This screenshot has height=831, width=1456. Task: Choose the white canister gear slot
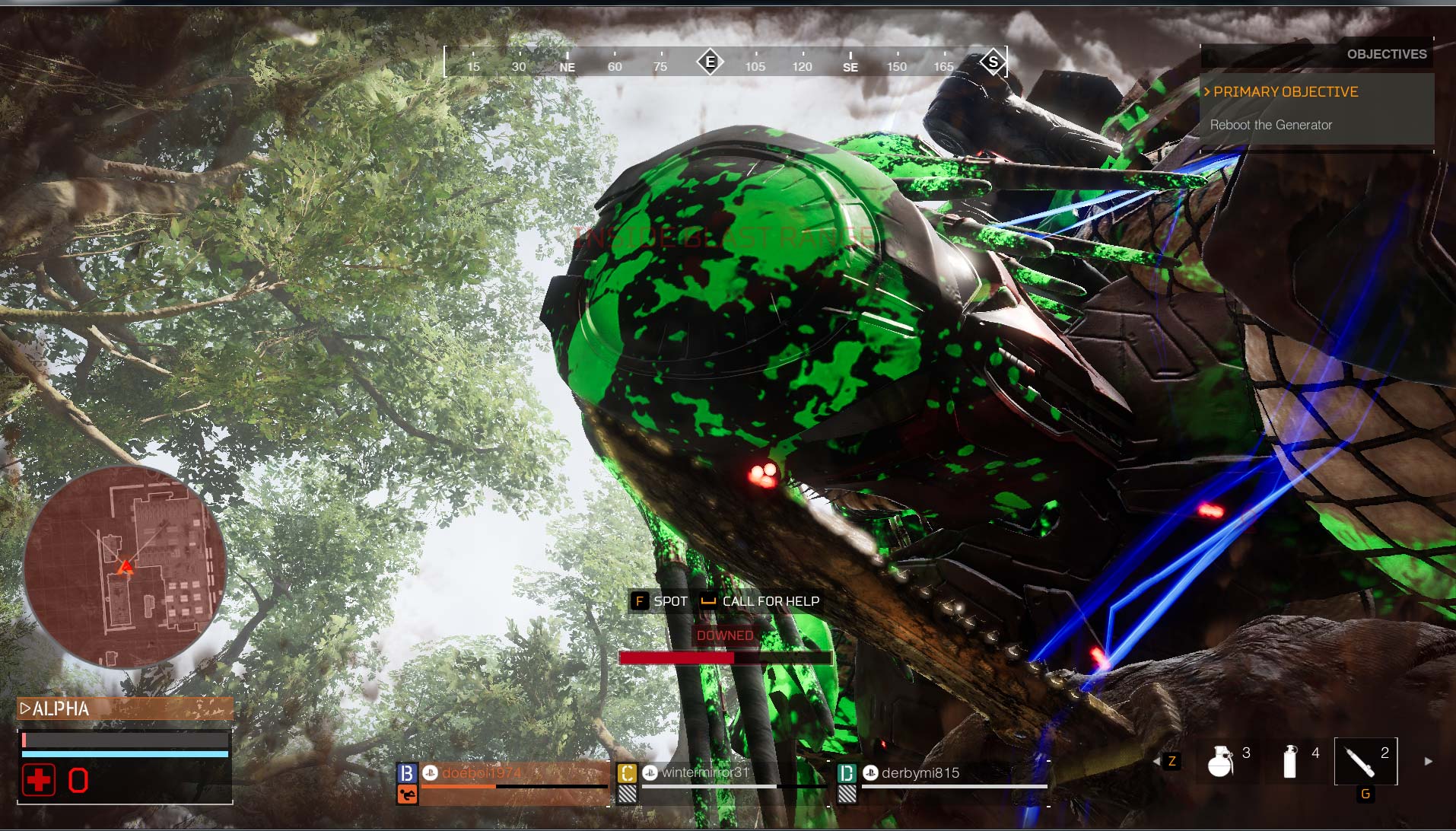(1290, 761)
